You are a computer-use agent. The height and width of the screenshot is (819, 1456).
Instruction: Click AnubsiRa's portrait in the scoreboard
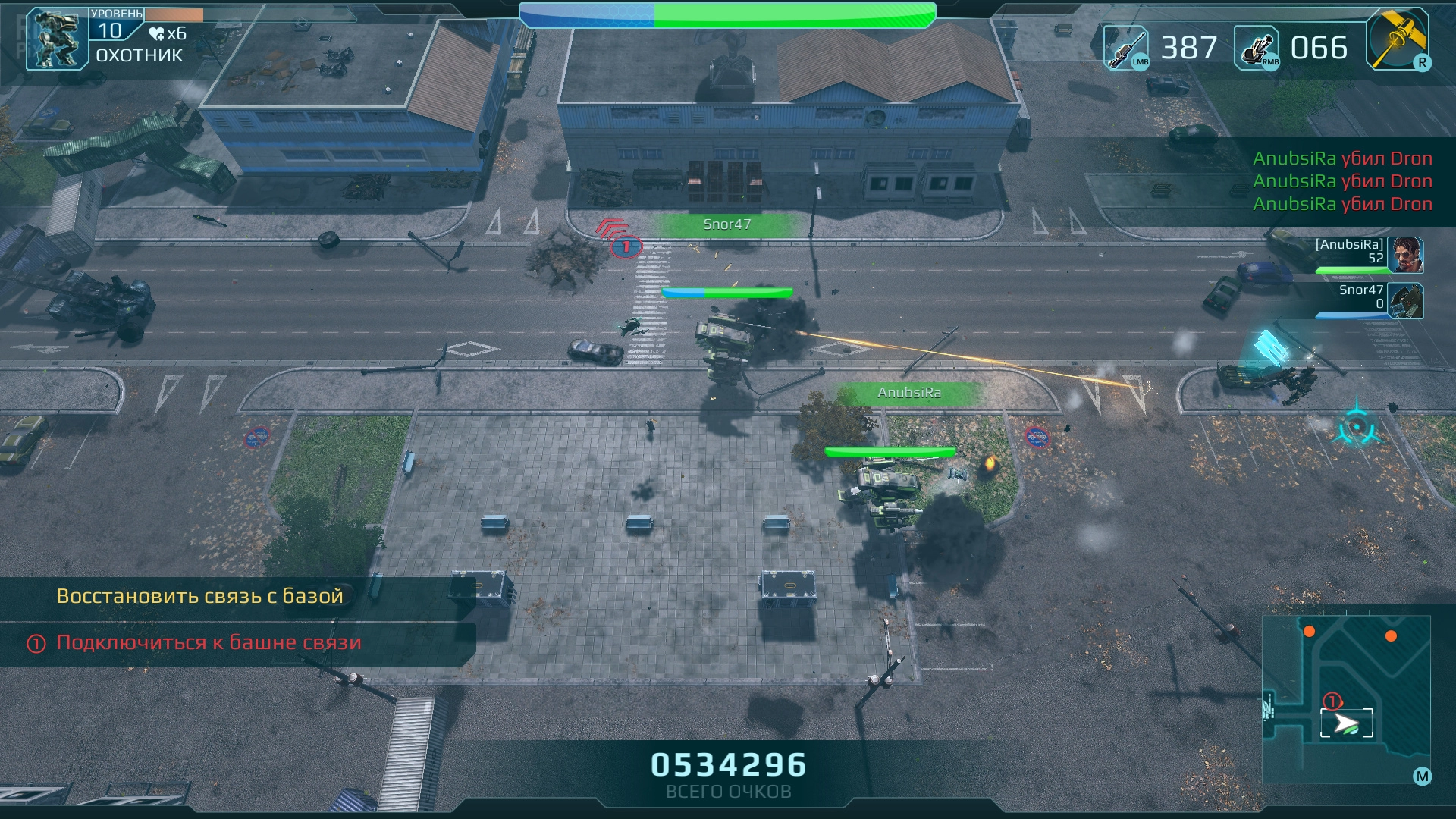click(x=1405, y=255)
